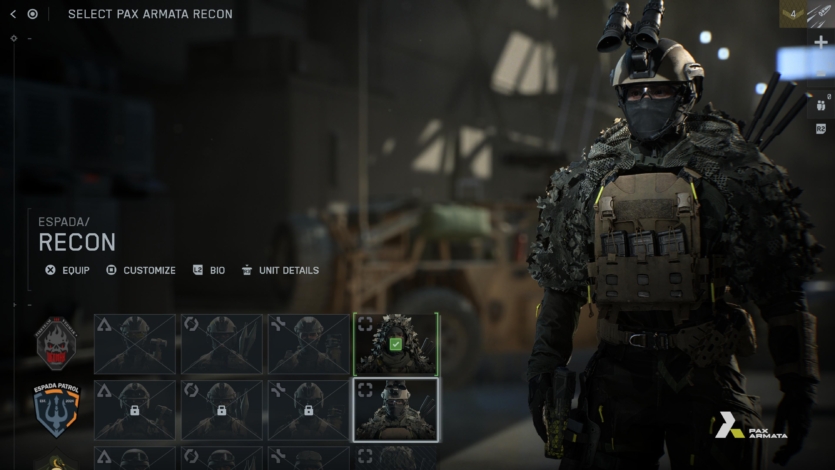Open the squad members icon
The image size is (835, 470).
pyautogui.click(x=821, y=103)
